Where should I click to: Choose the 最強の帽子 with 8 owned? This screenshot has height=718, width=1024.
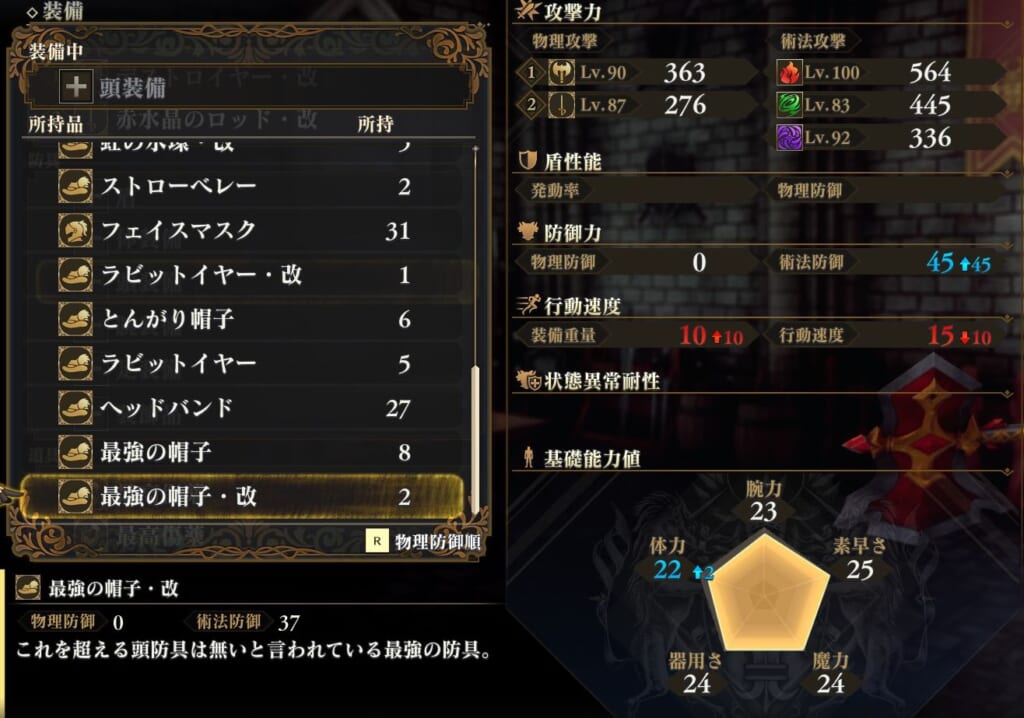240,452
